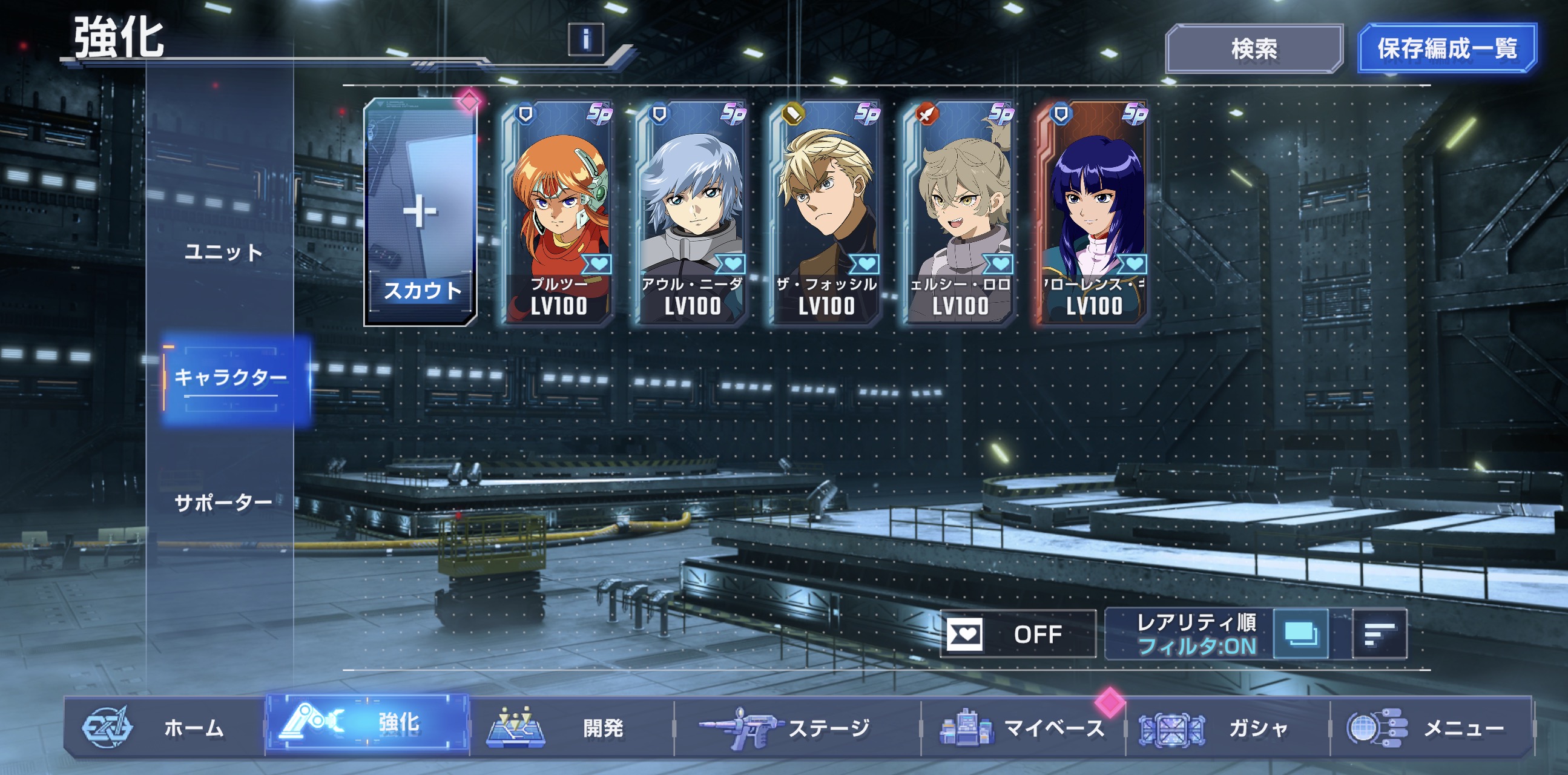Switch to the サポーター tab
The height and width of the screenshot is (775, 1568).
pos(223,503)
